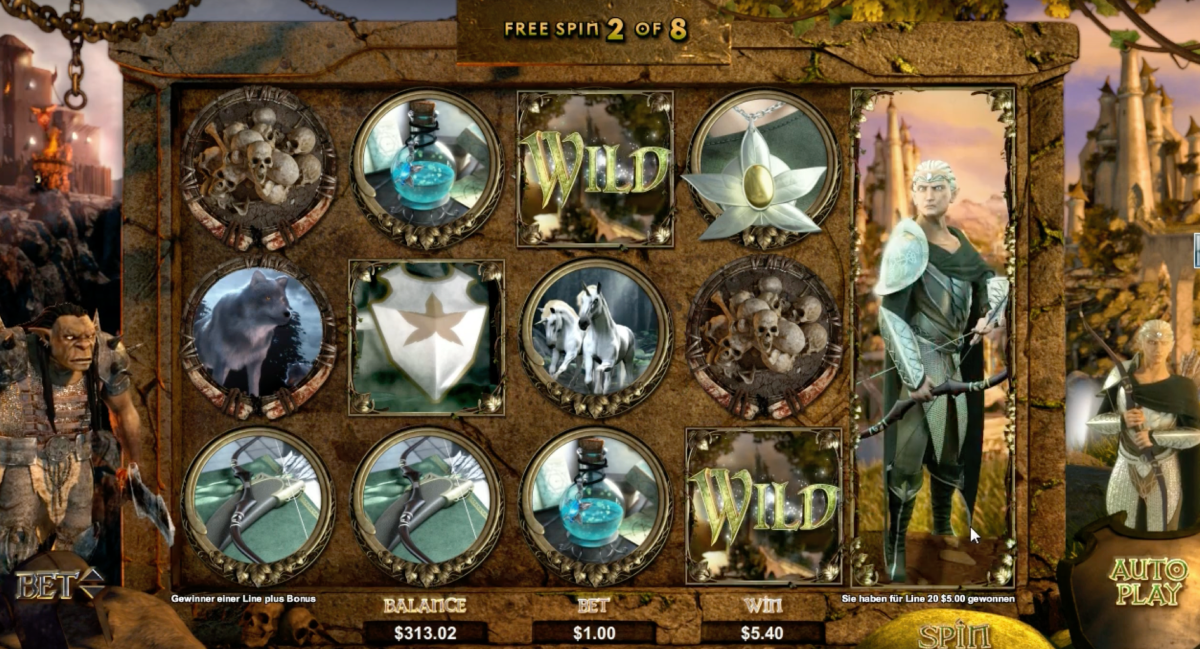
Task: Activate Auto Play
Action: [x=1145, y=581]
